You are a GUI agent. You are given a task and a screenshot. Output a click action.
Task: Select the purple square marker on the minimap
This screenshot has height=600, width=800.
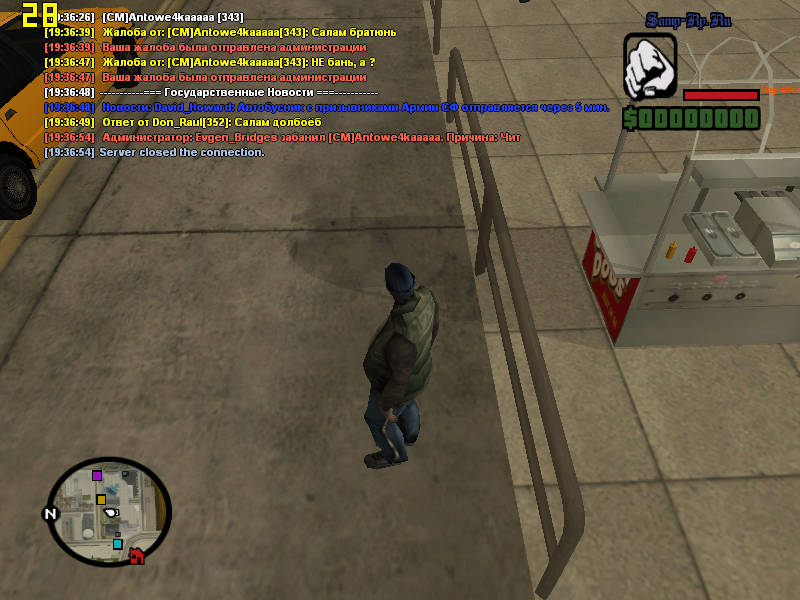pos(97,475)
